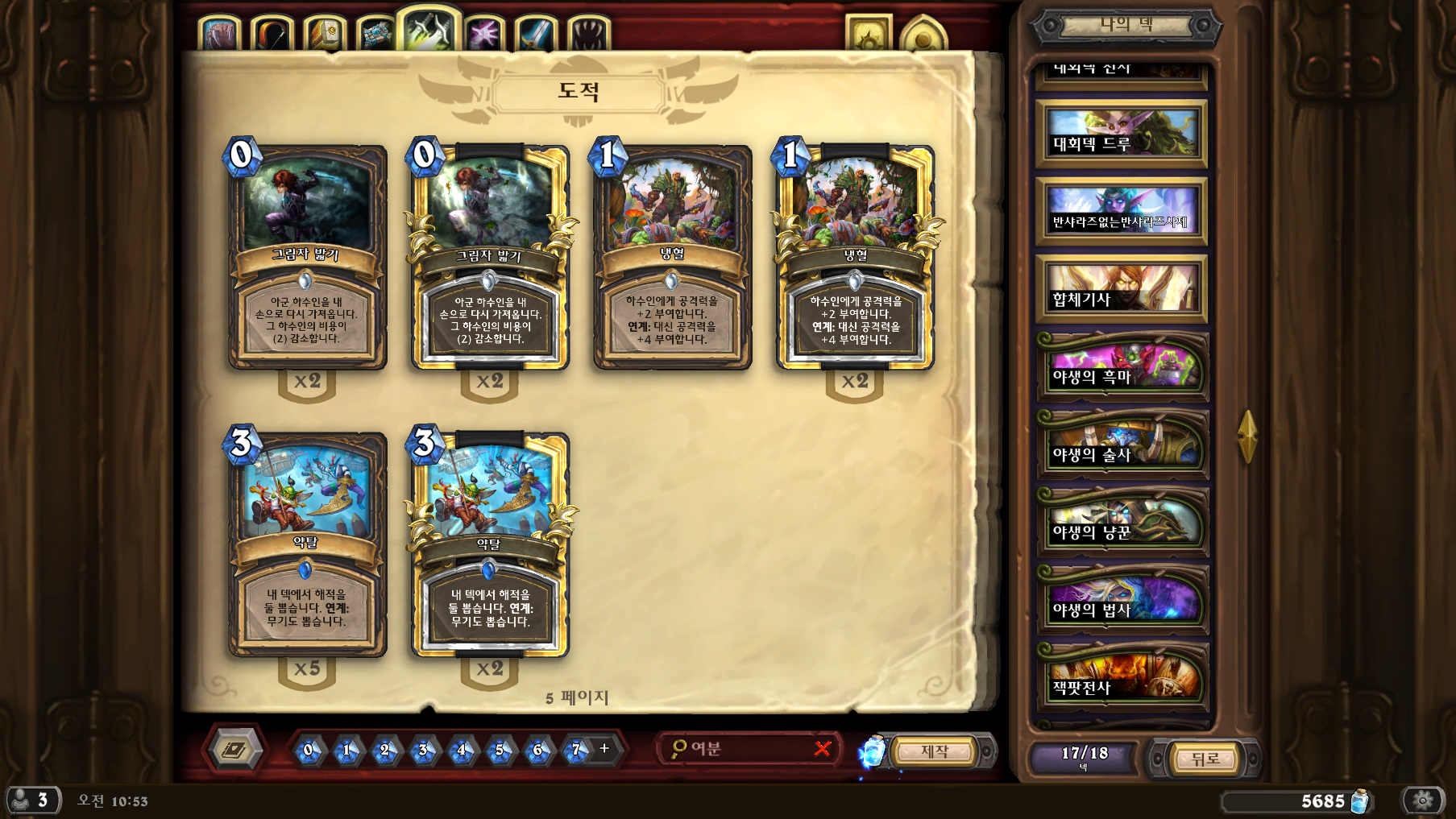
Task: Filter cards by 3 mana cost
Action: [x=423, y=751]
